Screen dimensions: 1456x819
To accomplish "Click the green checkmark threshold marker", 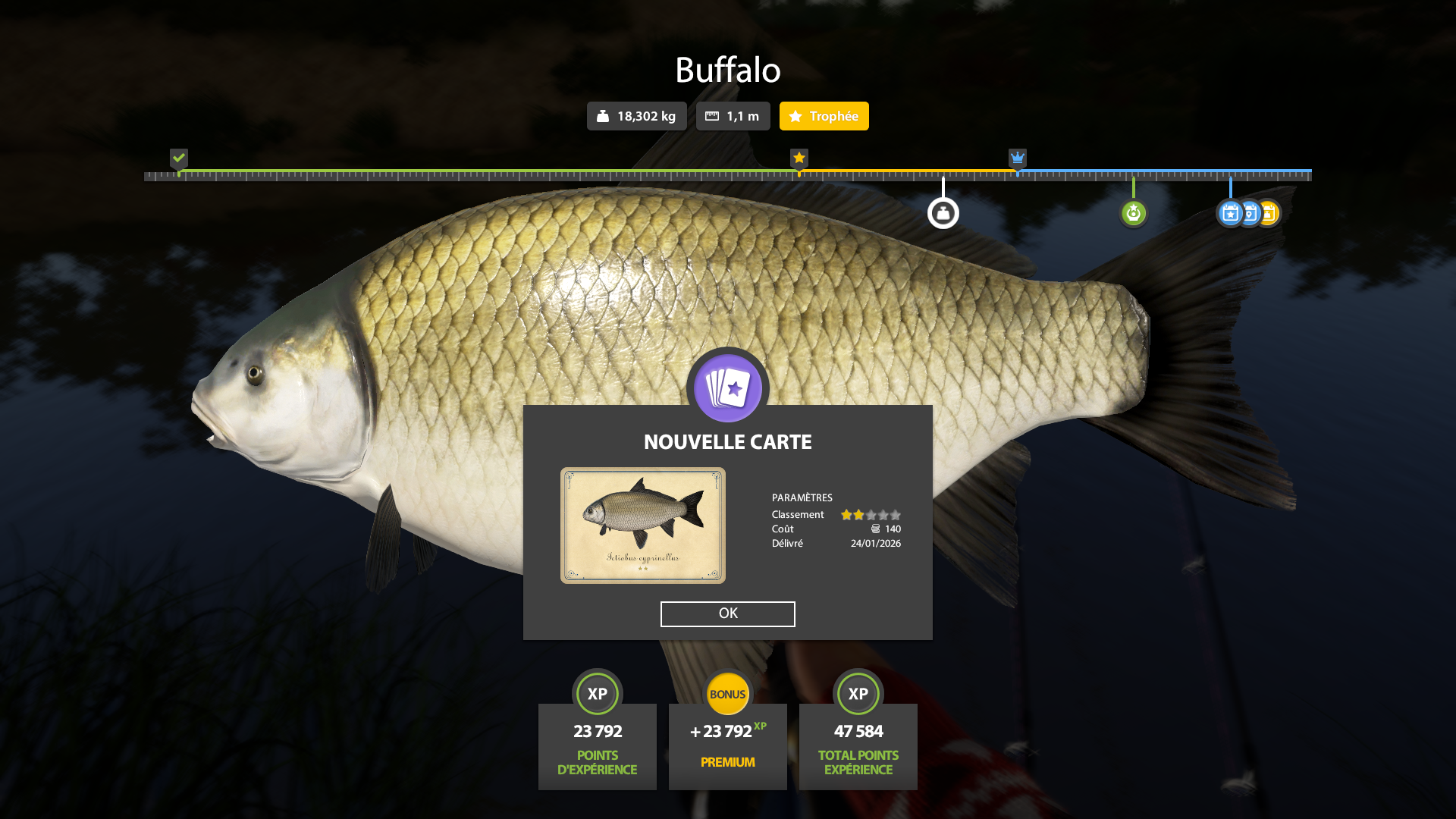I will pyautogui.click(x=179, y=158).
